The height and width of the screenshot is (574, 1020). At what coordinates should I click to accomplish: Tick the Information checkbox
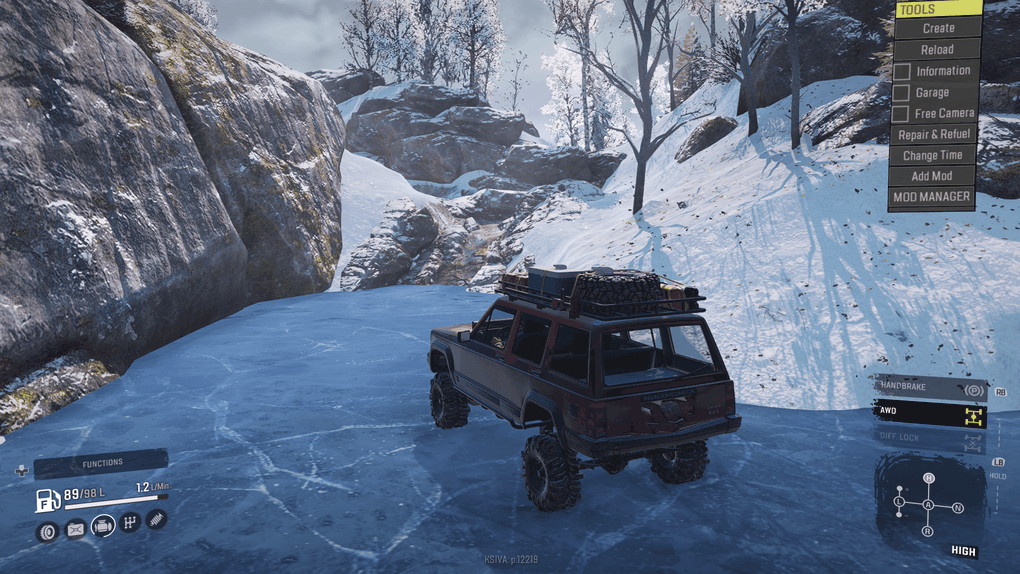point(902,71)
